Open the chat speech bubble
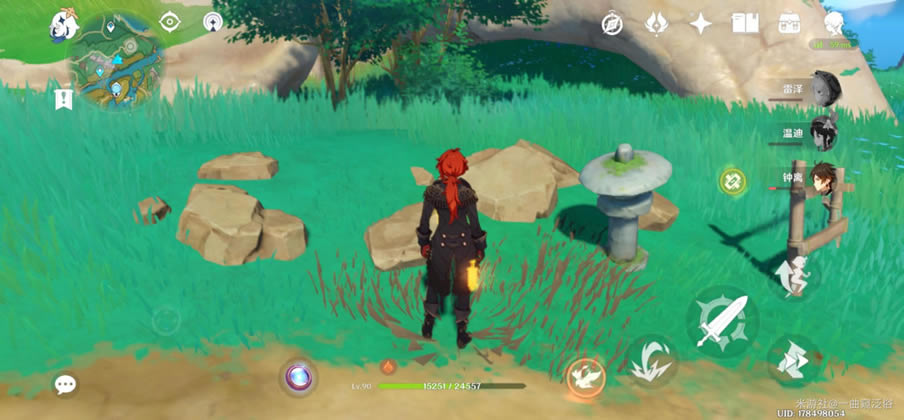 pos(66,384)
